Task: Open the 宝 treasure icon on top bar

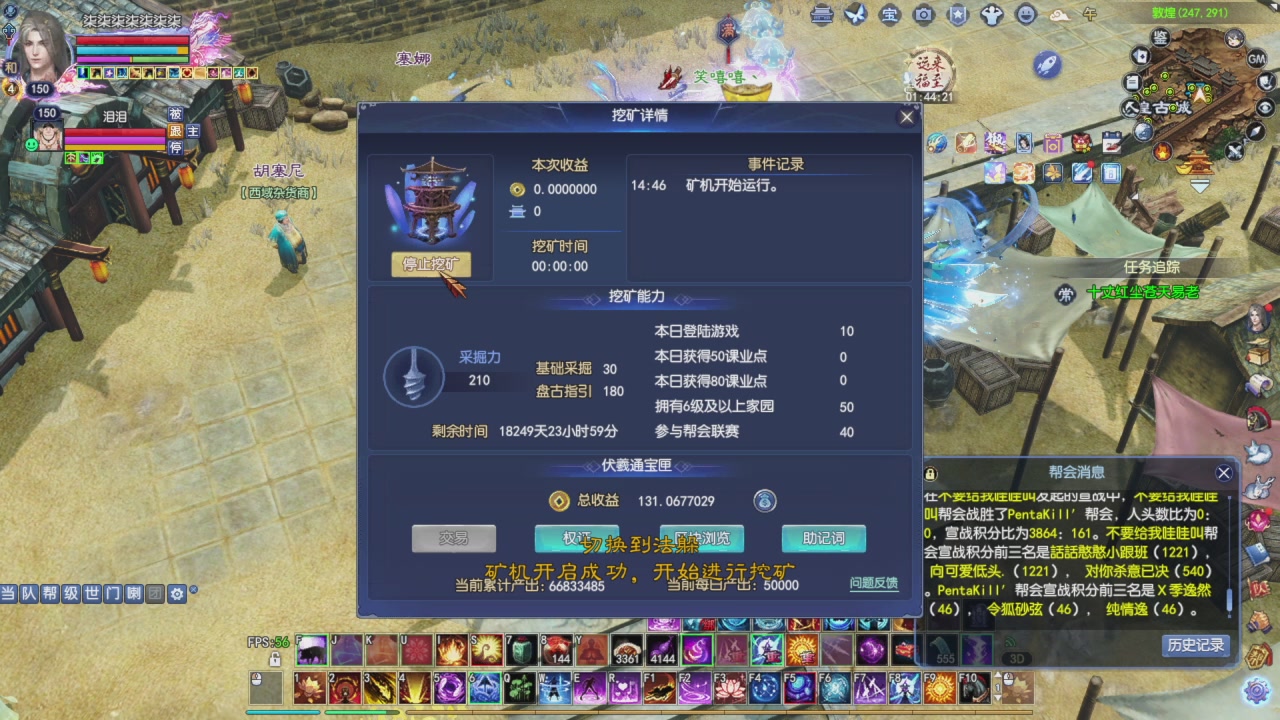Action: (888, 14)
